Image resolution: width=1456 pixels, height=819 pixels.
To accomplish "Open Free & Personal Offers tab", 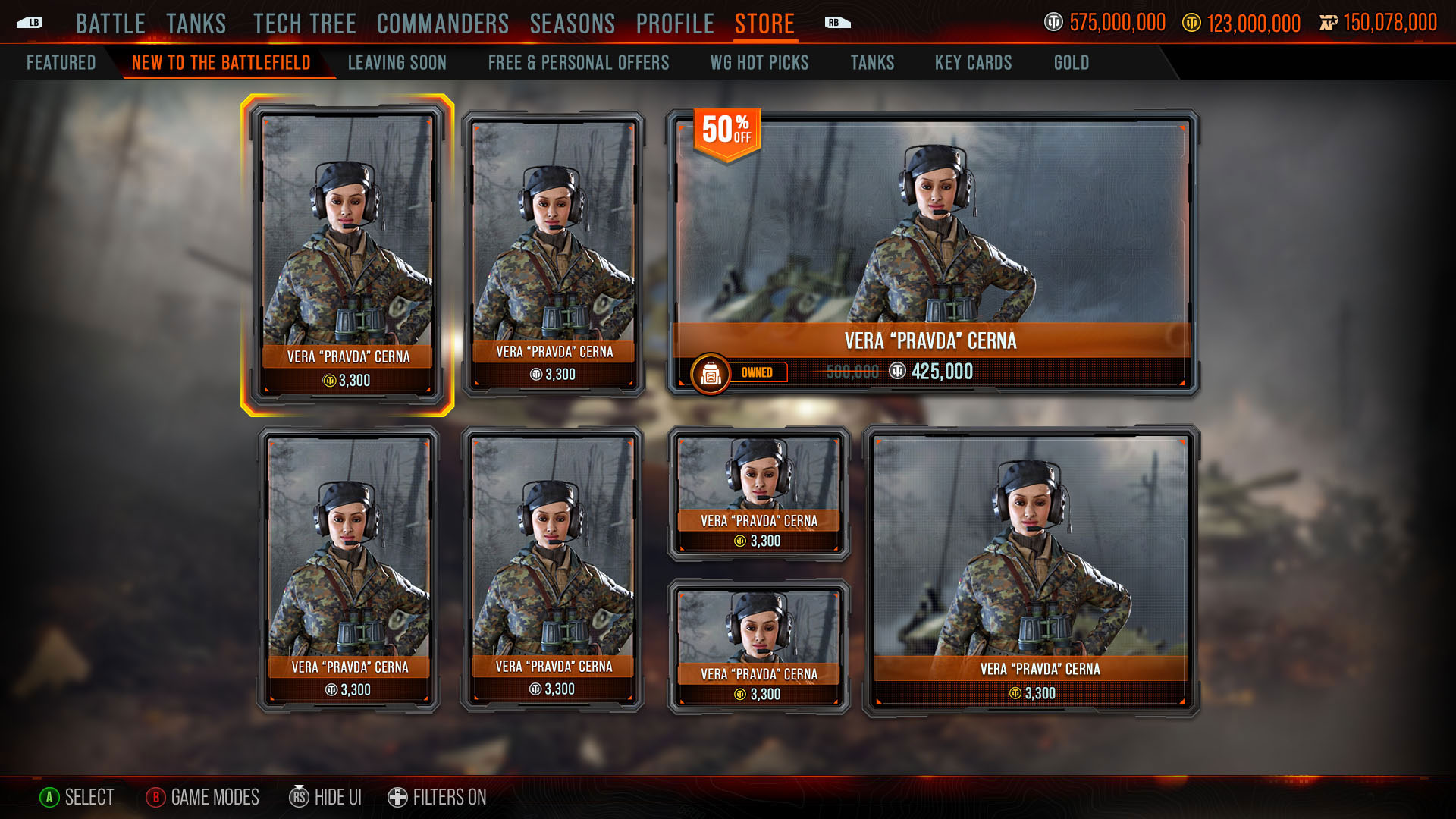I will pos(578,63).
